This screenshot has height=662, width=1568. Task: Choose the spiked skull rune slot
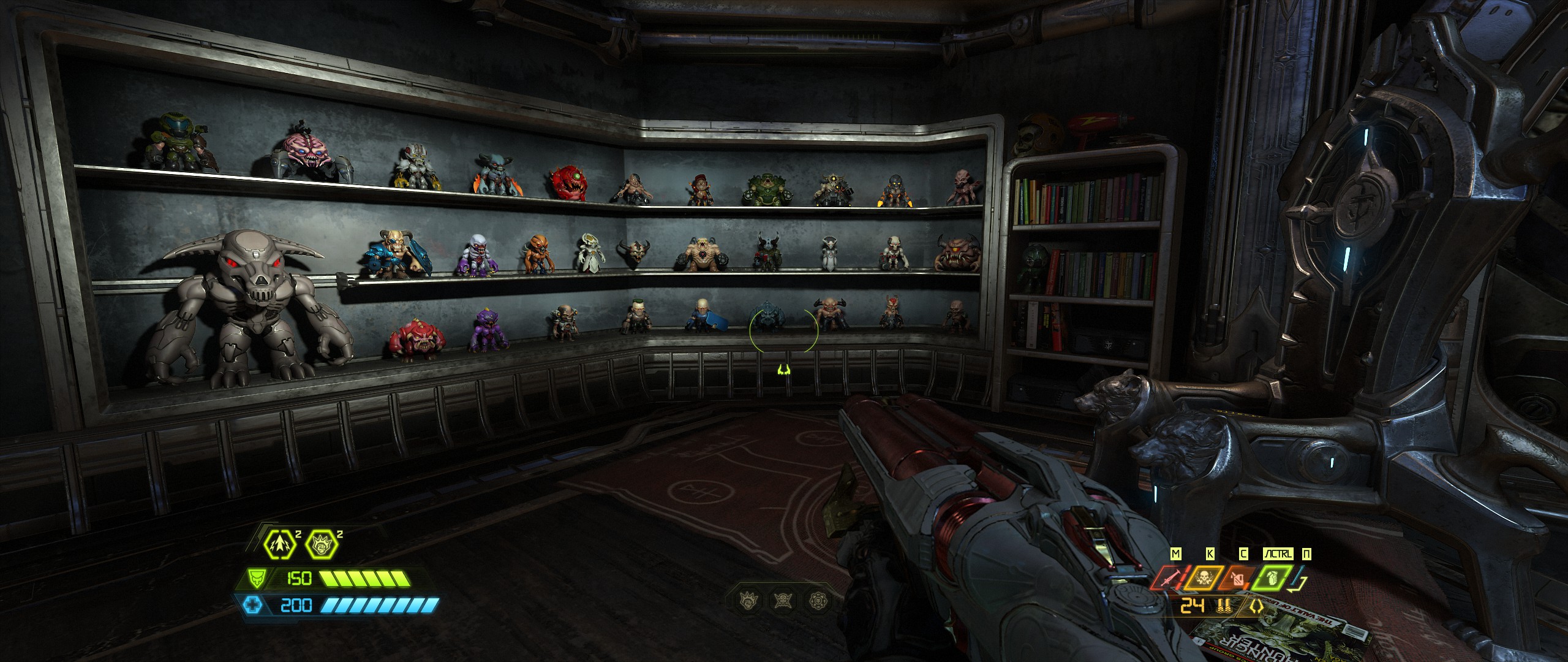(x=783, y=600)
